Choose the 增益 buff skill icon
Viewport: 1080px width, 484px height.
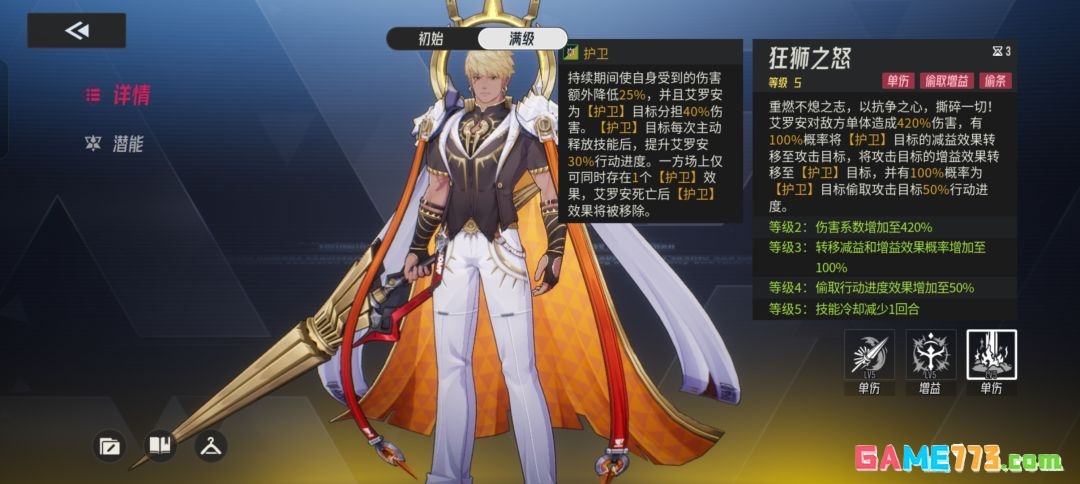(931, 355)
